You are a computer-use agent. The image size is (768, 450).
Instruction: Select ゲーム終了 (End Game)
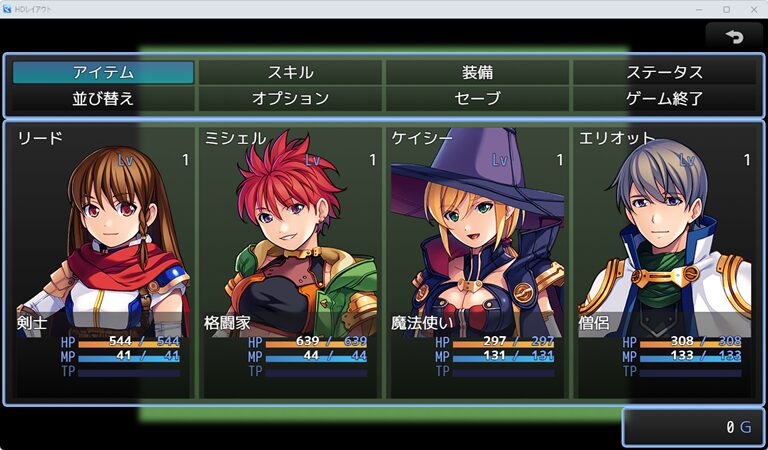(x=664, y=98)
